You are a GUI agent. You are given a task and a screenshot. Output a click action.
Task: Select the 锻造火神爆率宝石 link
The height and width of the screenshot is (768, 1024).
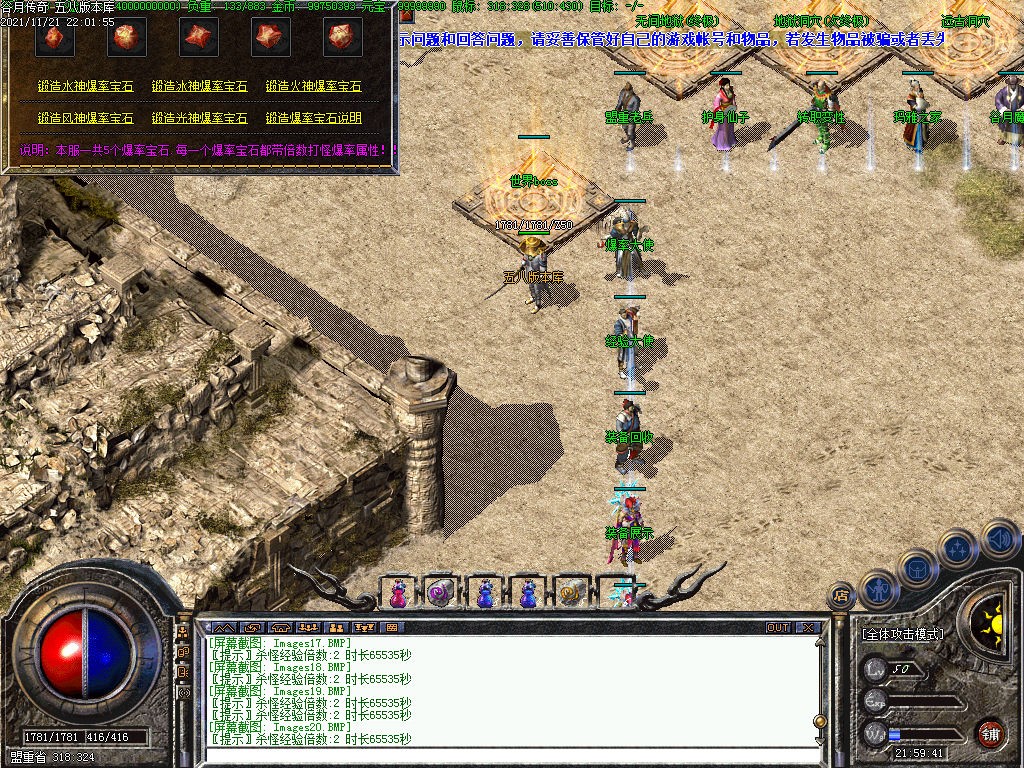[314, 88]
